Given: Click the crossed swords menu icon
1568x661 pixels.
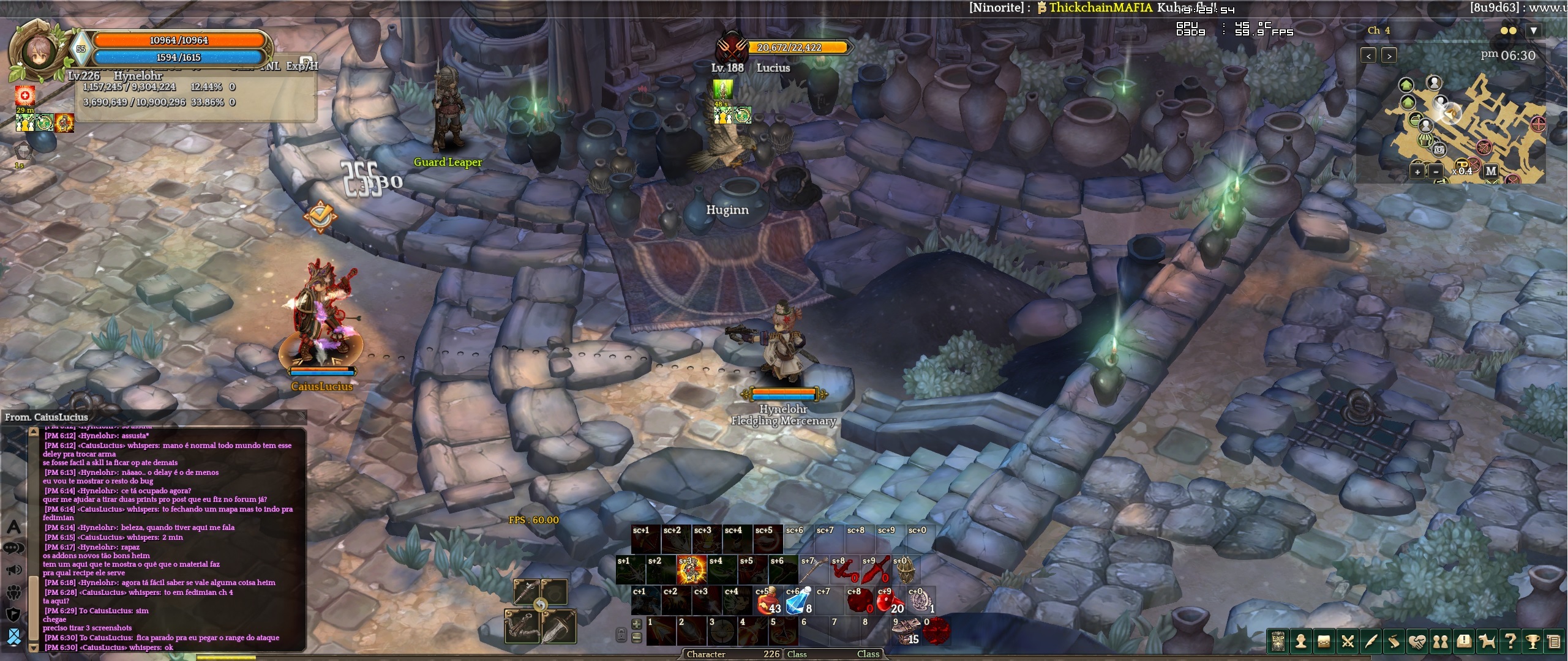Looking at the screenshot, I should [1347, 641].
